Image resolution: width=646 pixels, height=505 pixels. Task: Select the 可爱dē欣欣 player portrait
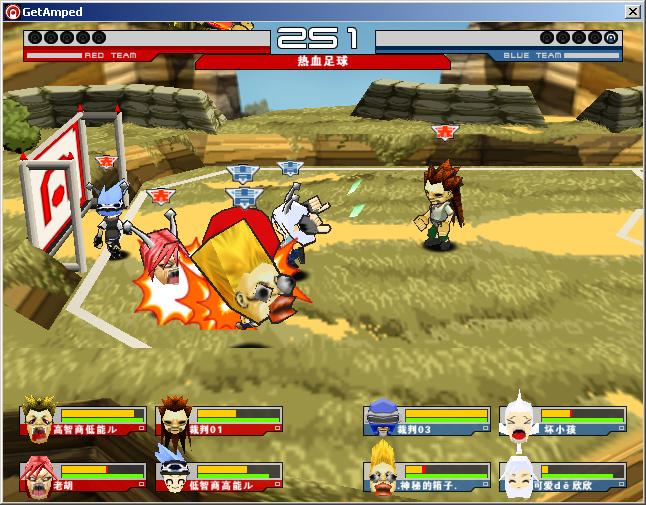tap(517, 476)
